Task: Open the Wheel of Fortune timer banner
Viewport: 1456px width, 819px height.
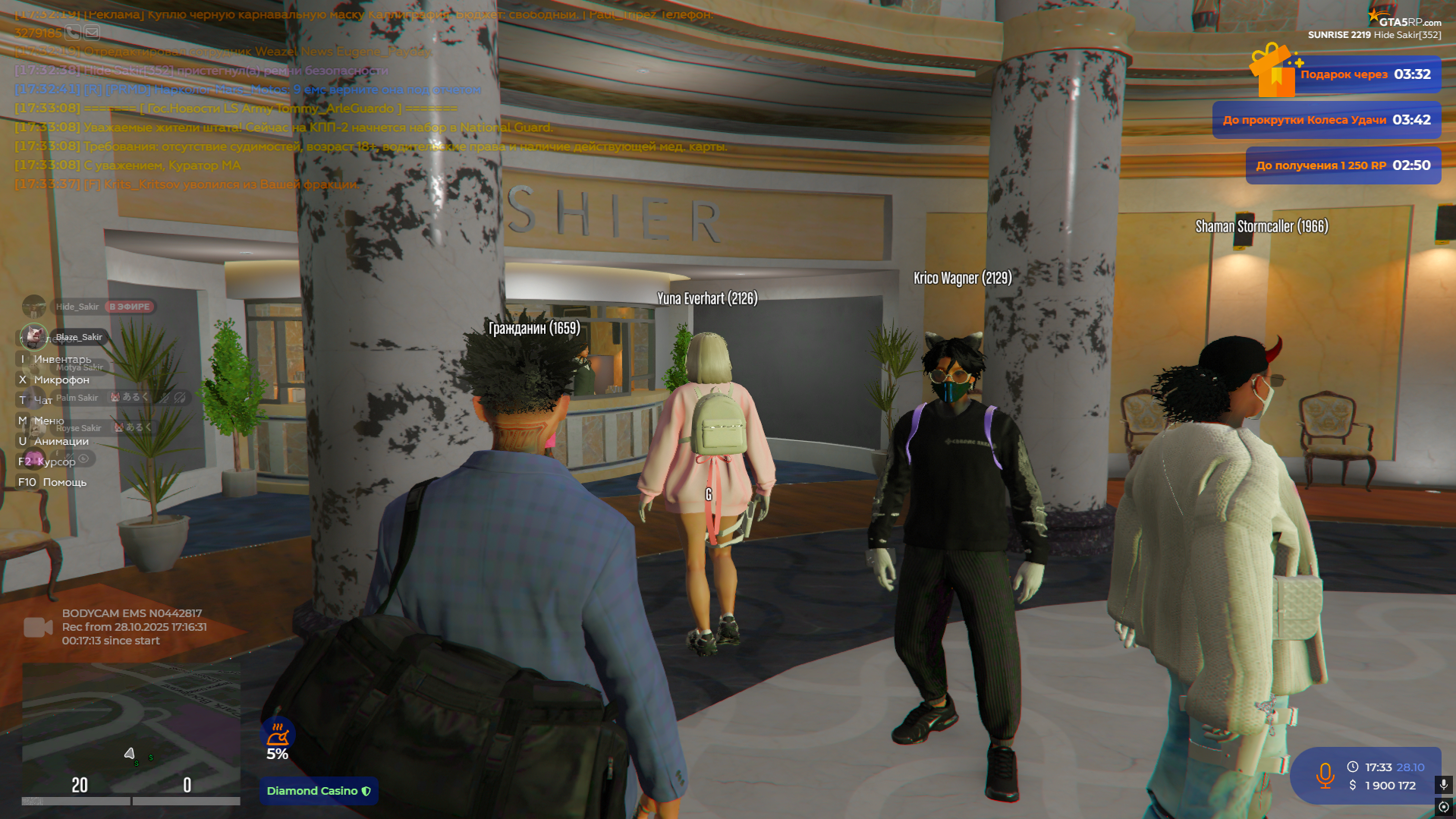Action: pos(1326,120)
